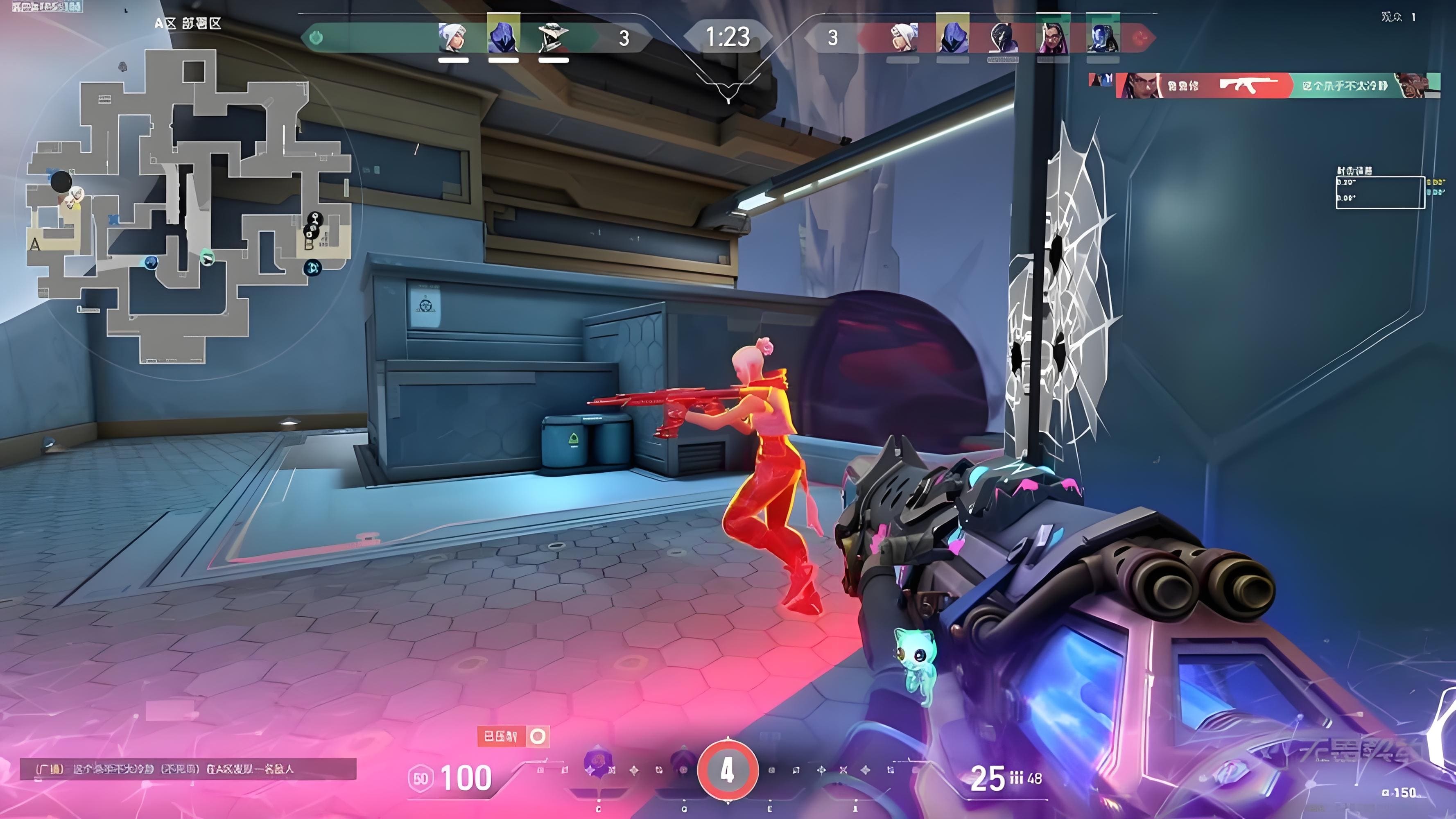Viewport: 1456px width, 819px height.
Task: Select the teal Cypher marker on minimap
Action: point(208,258)
